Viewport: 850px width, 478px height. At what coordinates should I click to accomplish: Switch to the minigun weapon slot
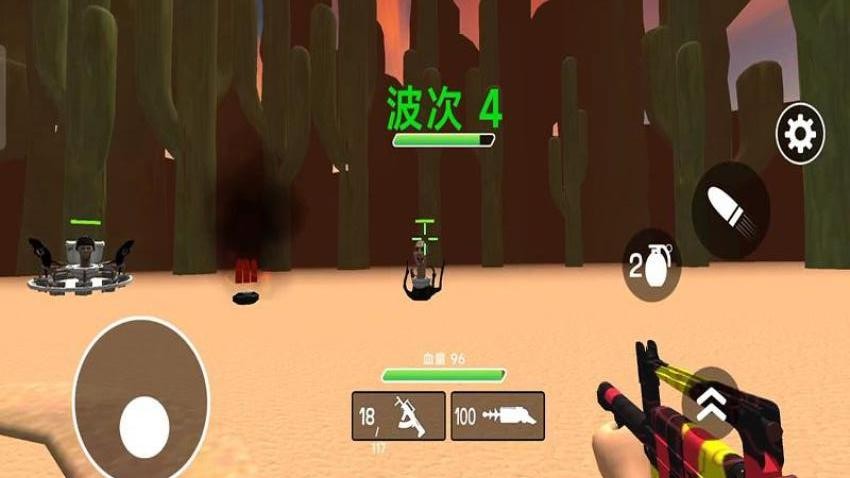[498, 415]
